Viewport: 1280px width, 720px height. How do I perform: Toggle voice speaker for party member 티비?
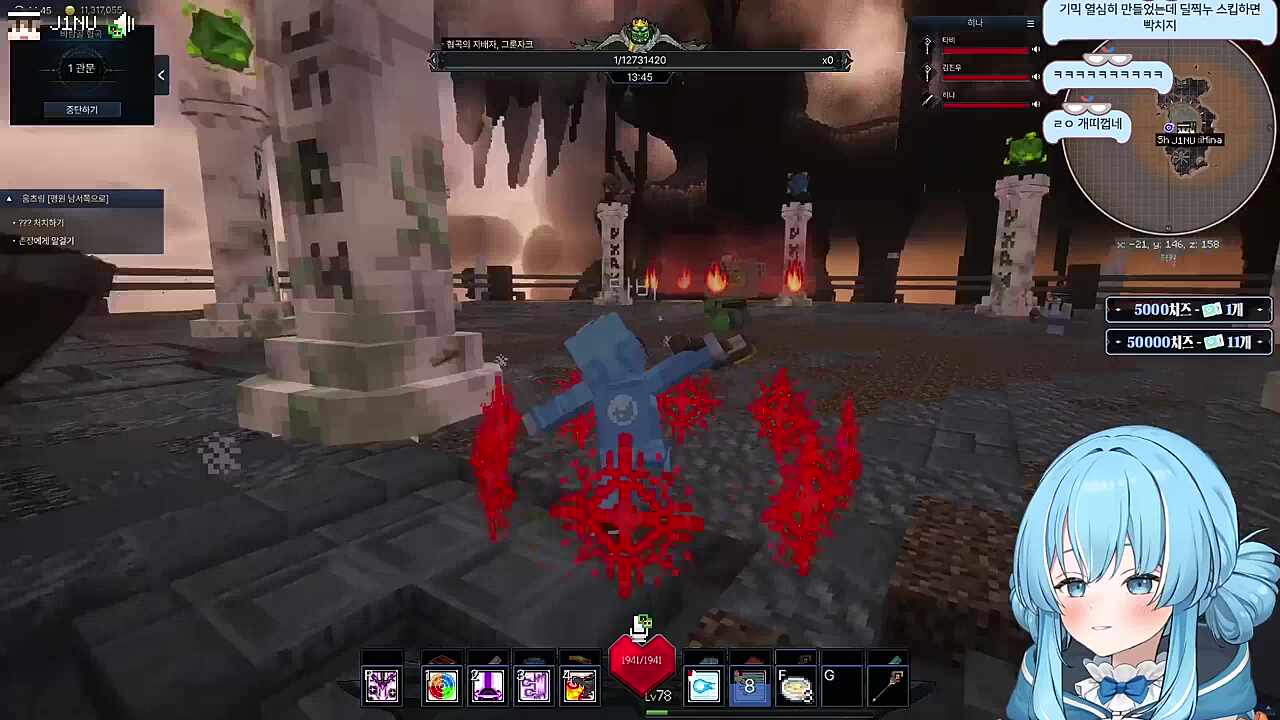tap(1036, 49)
